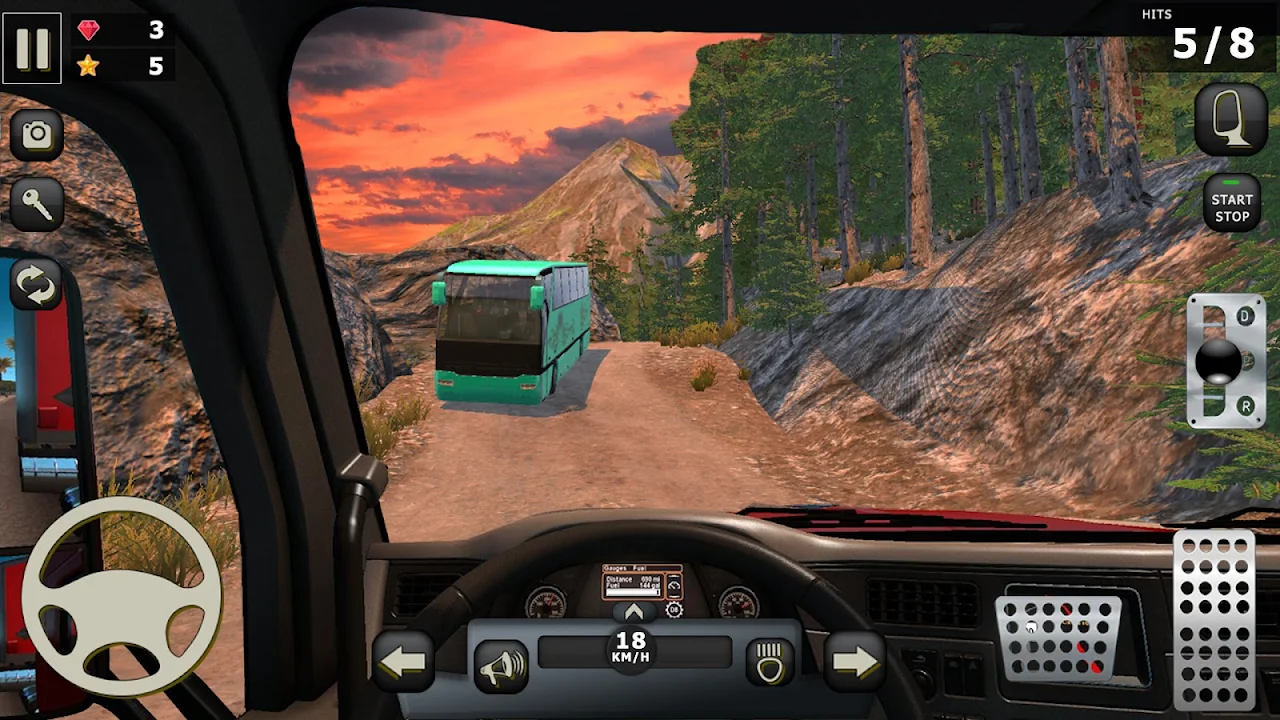Tap the side mirror button

click(x=1231, y=120)
